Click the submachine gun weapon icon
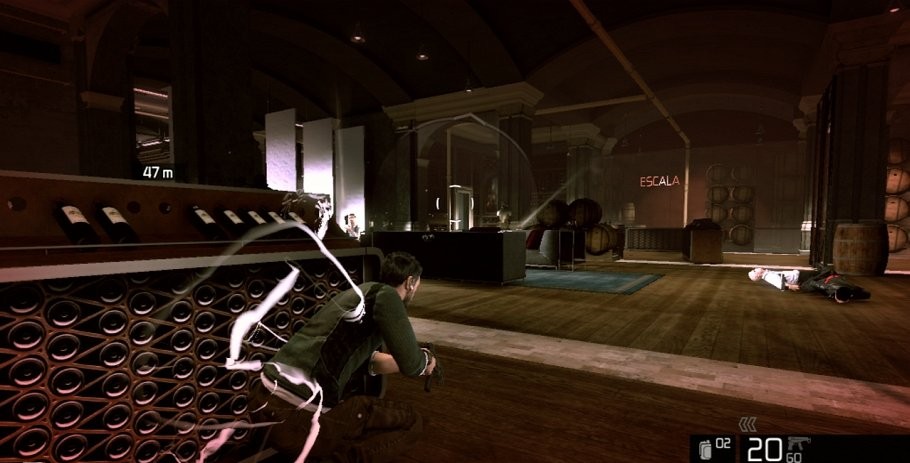The height and width of the screenshot is (463, 910). (798, 443)
